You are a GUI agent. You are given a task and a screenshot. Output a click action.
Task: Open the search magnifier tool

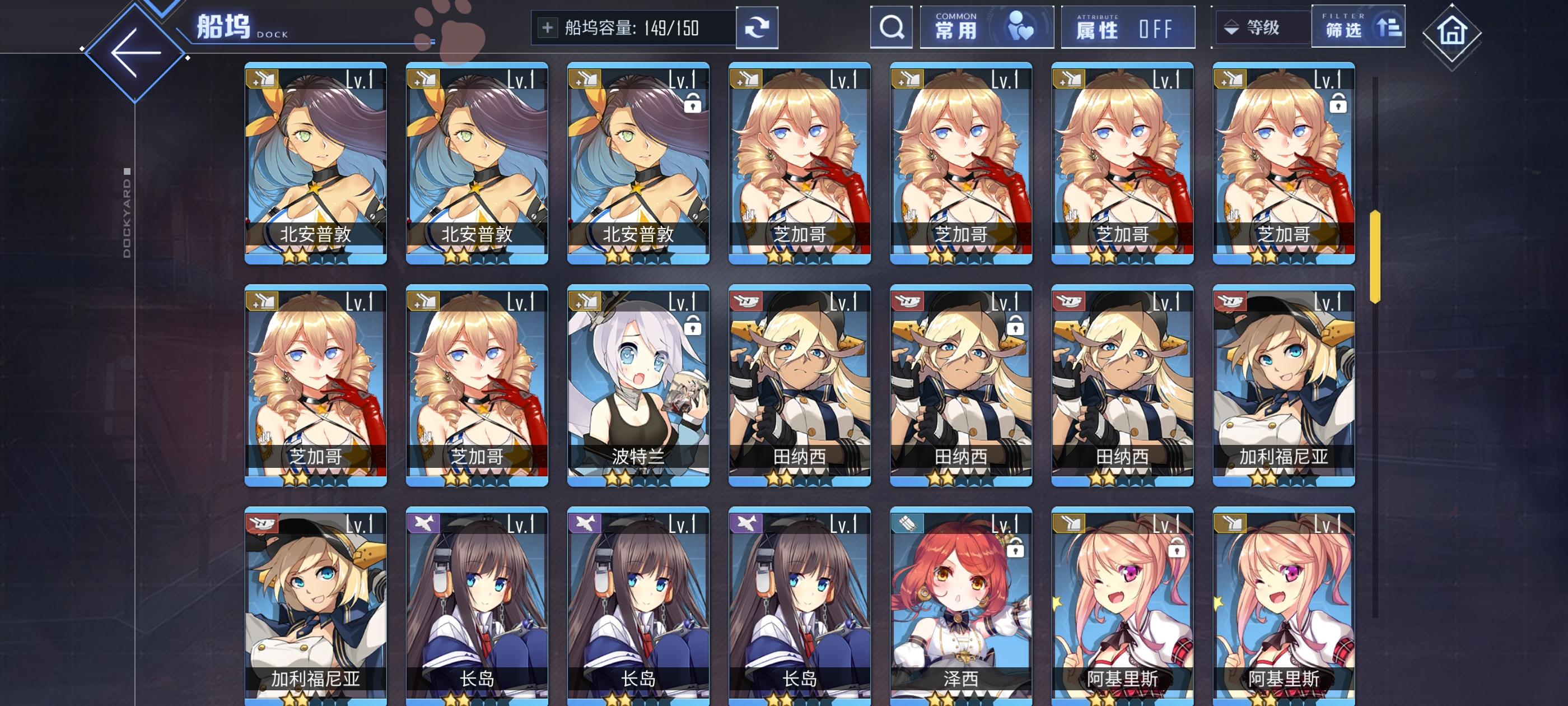pos(891,27)
